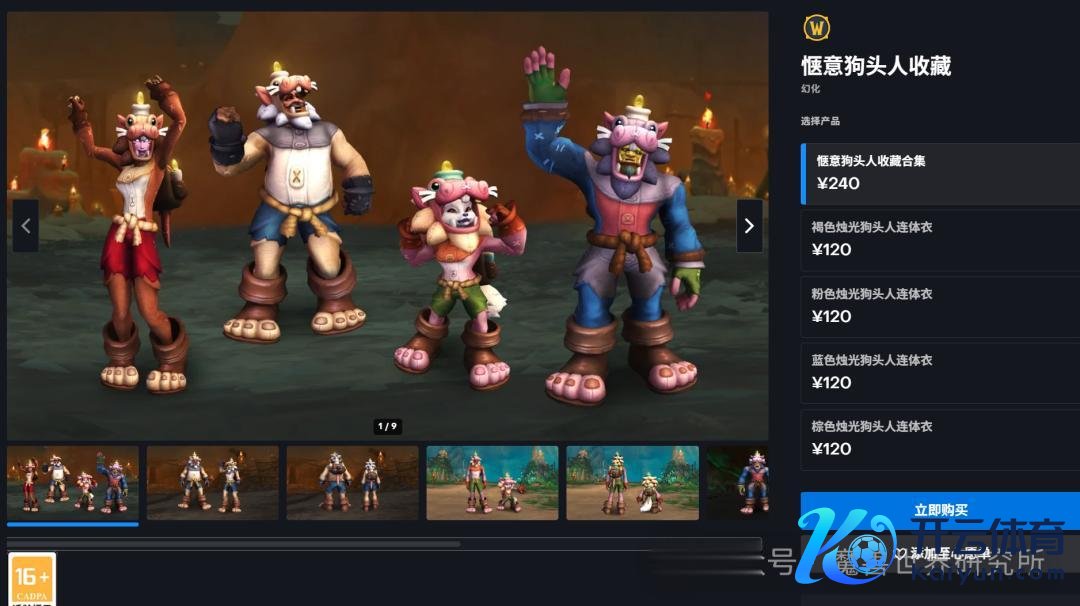Choose the 褐色烛光狗头人连体衣 product option
Image resolution: width=1080 pixels, height=606 pixels.
pos(940,239)
